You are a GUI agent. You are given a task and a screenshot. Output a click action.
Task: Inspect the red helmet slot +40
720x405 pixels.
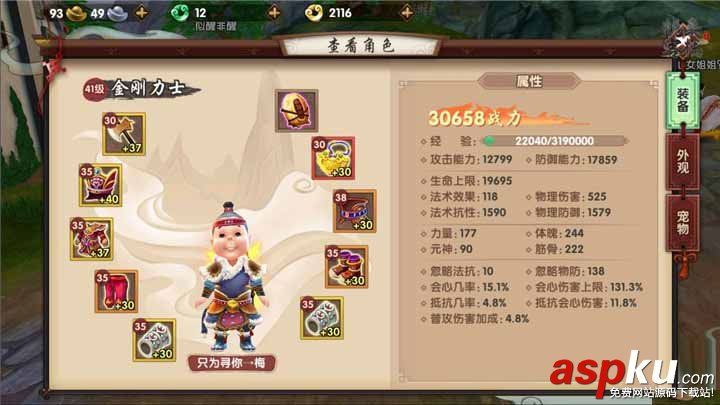(x=101, y=185)
